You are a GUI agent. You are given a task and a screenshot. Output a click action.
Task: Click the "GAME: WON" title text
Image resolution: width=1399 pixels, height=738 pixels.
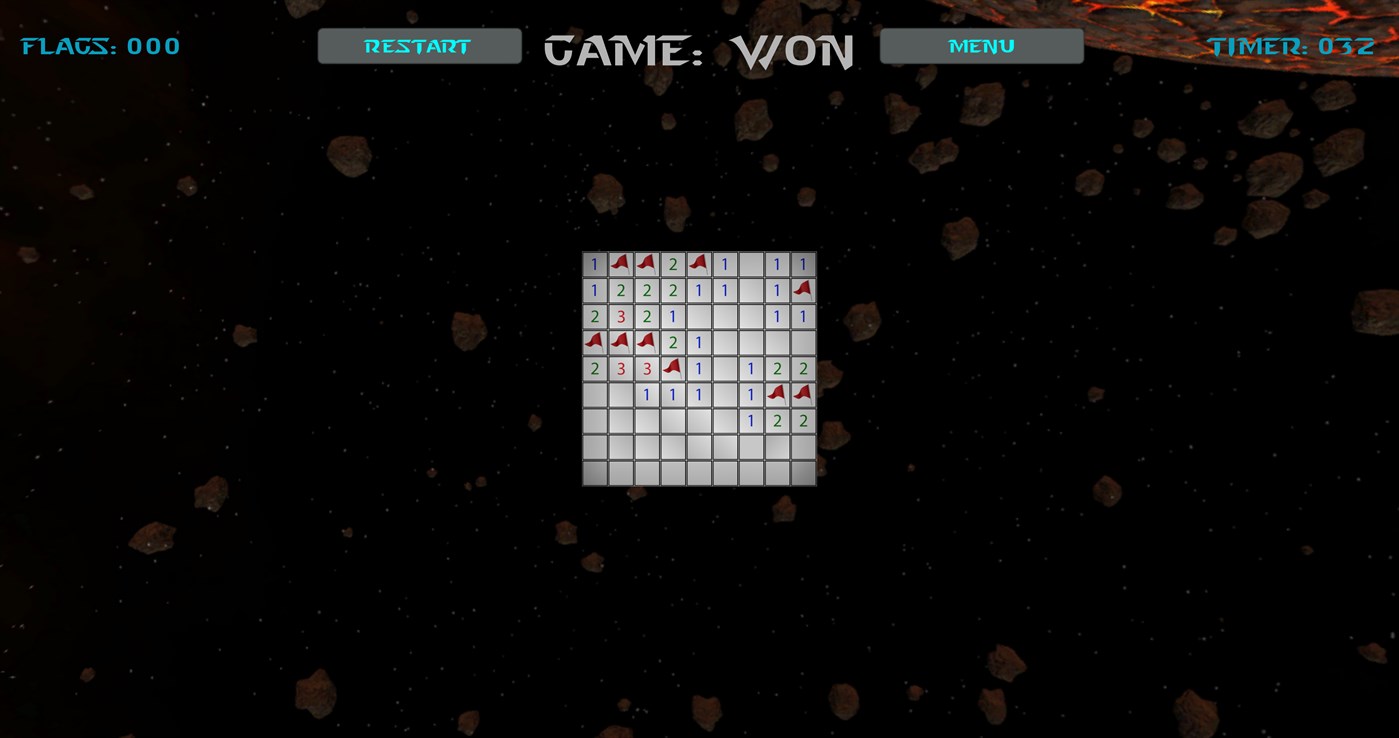click(x=698, y=50)
